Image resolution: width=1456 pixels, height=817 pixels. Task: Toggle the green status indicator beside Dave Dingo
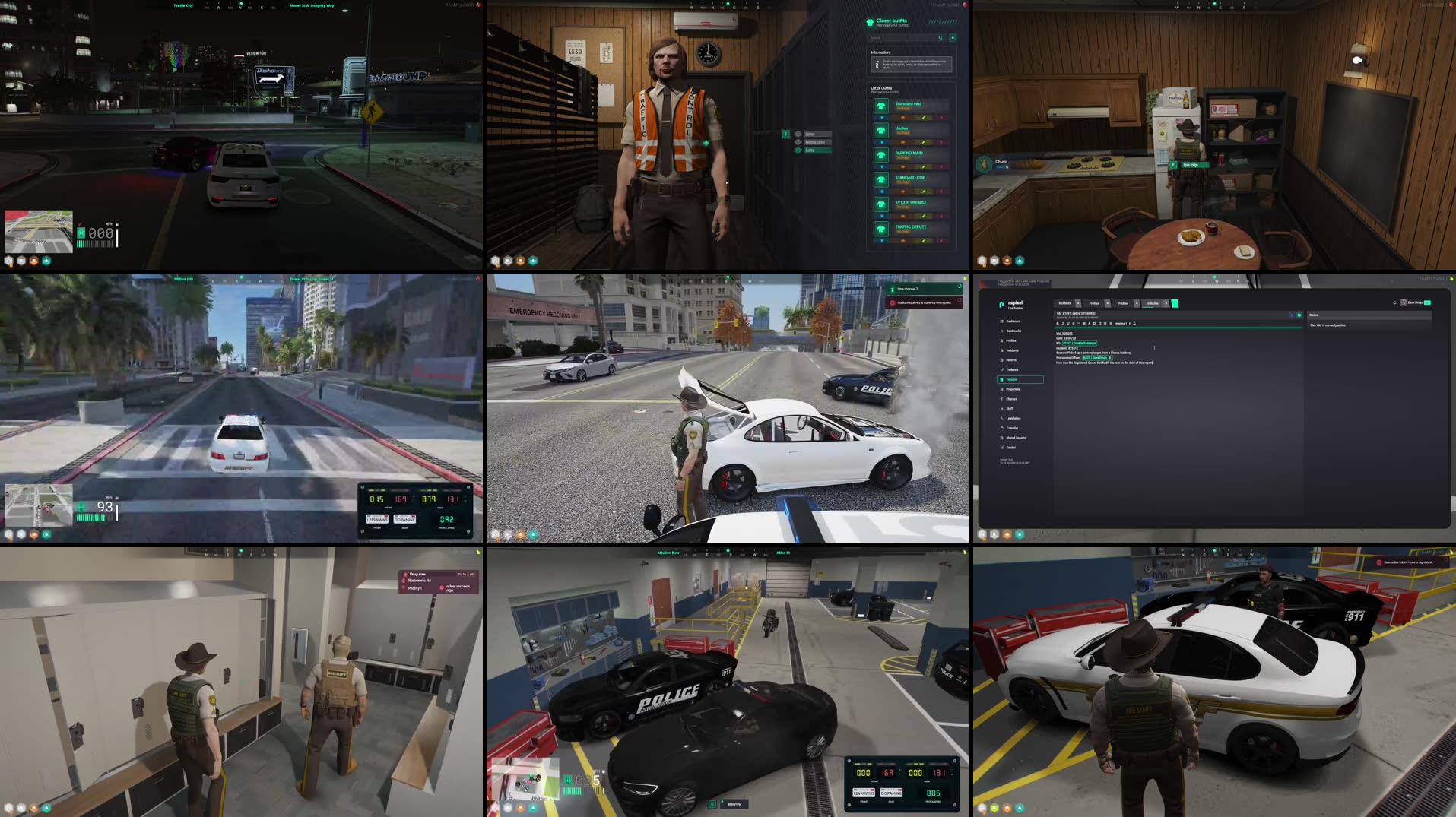[x=1427, y=302]
